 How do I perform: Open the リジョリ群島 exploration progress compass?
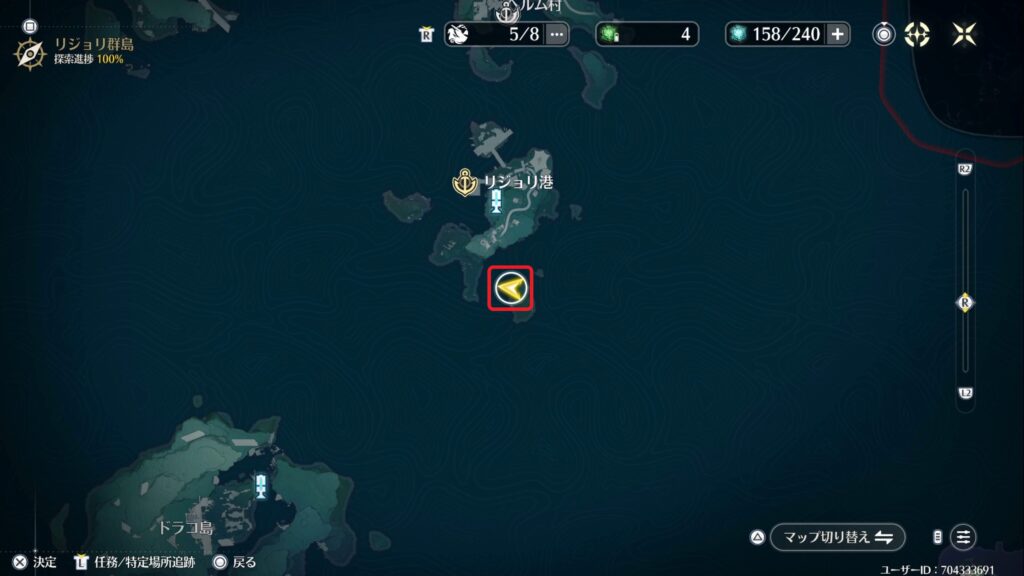click(x=29, y=52)
